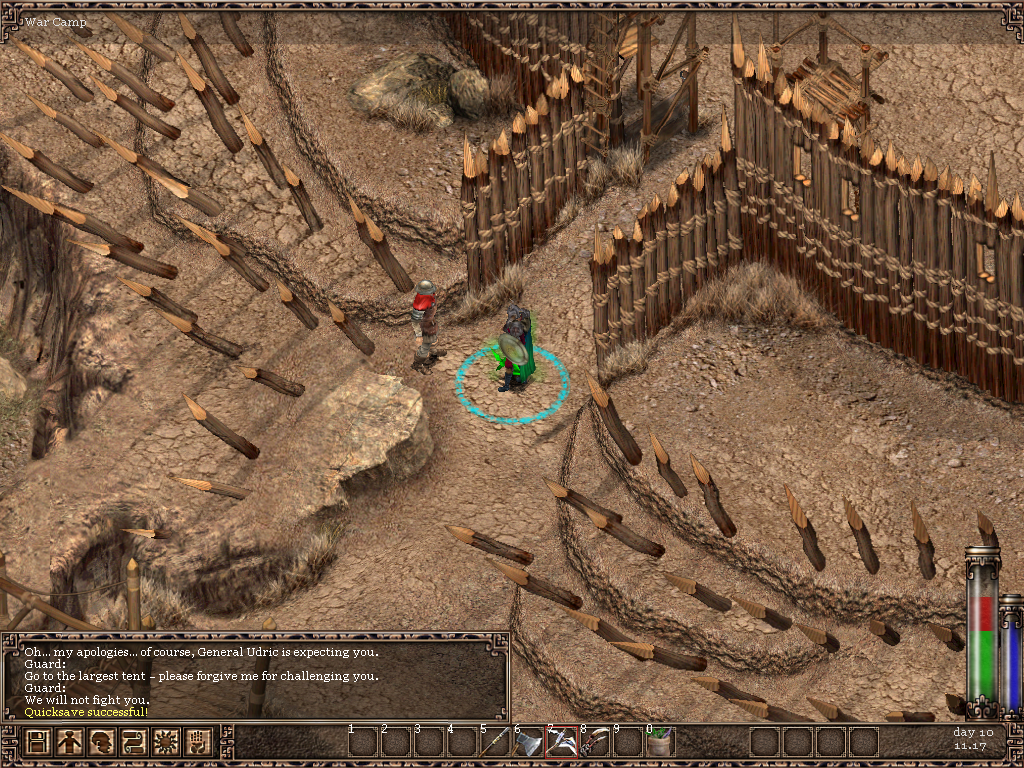Click the head profile icon
This screenshot has height=768, width=1024.
tap(101, 742)
